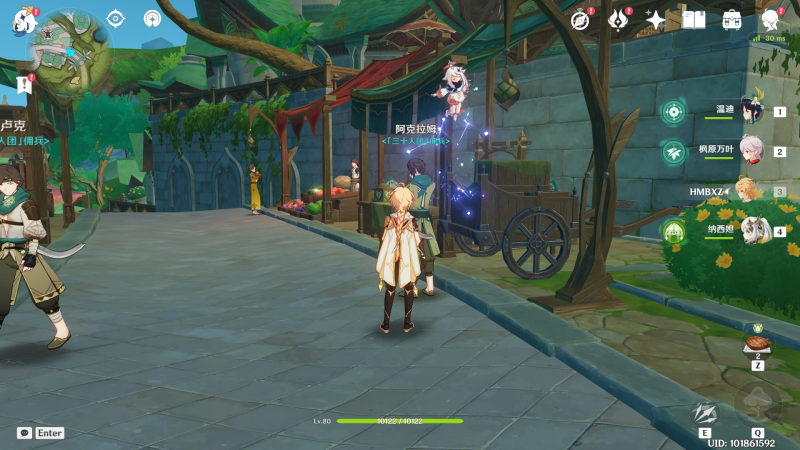Viewport: 800px width, 450px height.
Task: Open the signal-arc icon right of the crosshair
Action: (x=152, y=19)
